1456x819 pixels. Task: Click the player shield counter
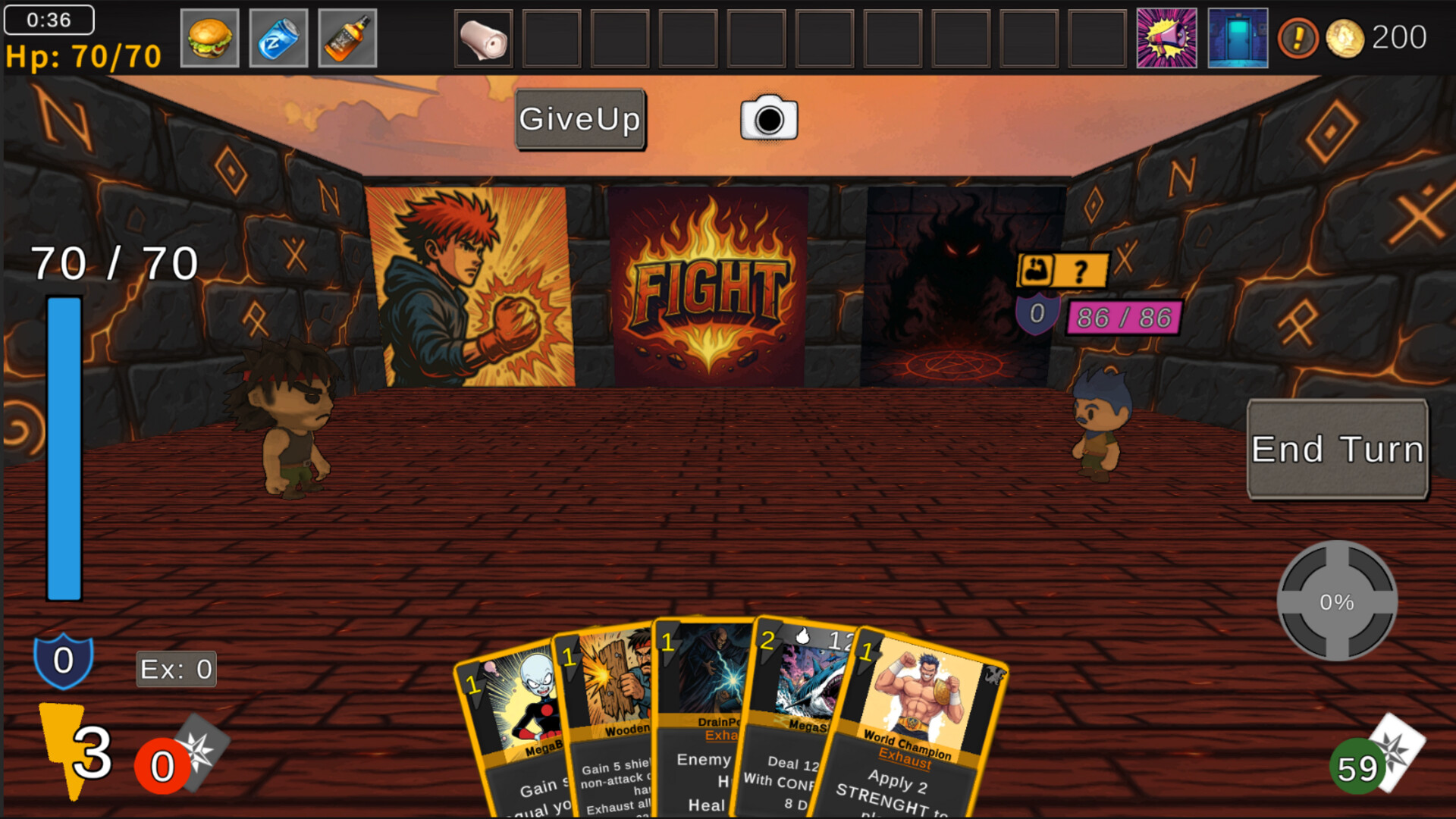tap(63, 660)
